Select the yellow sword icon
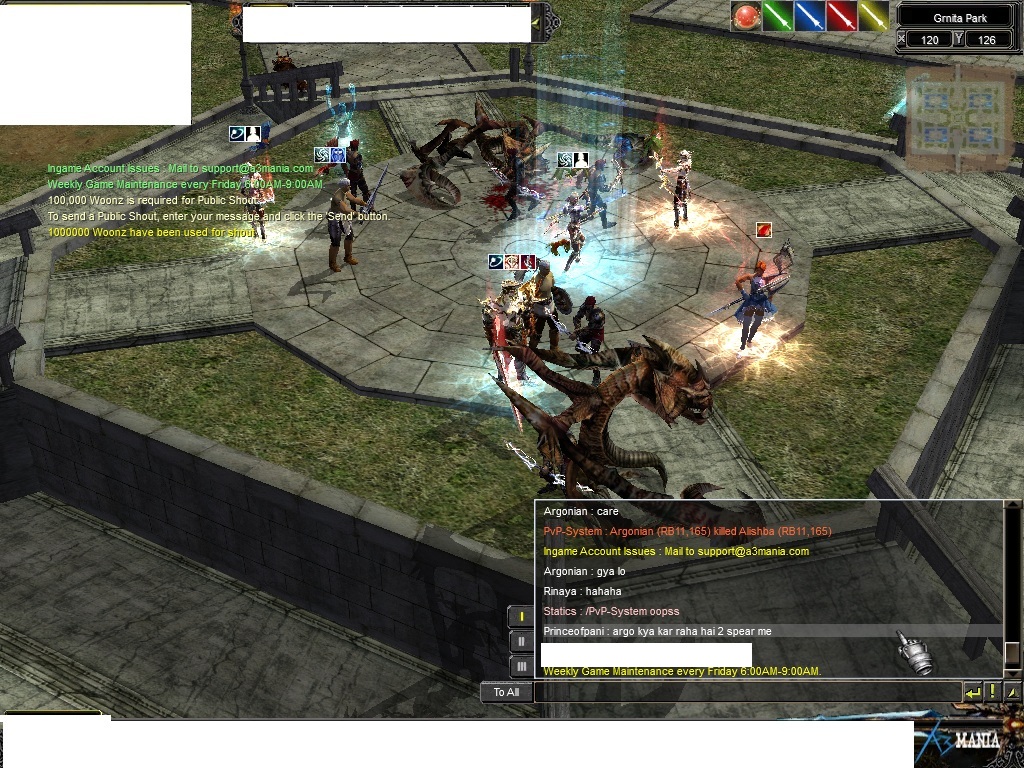 pyautogui.click(x=873, y=16)
